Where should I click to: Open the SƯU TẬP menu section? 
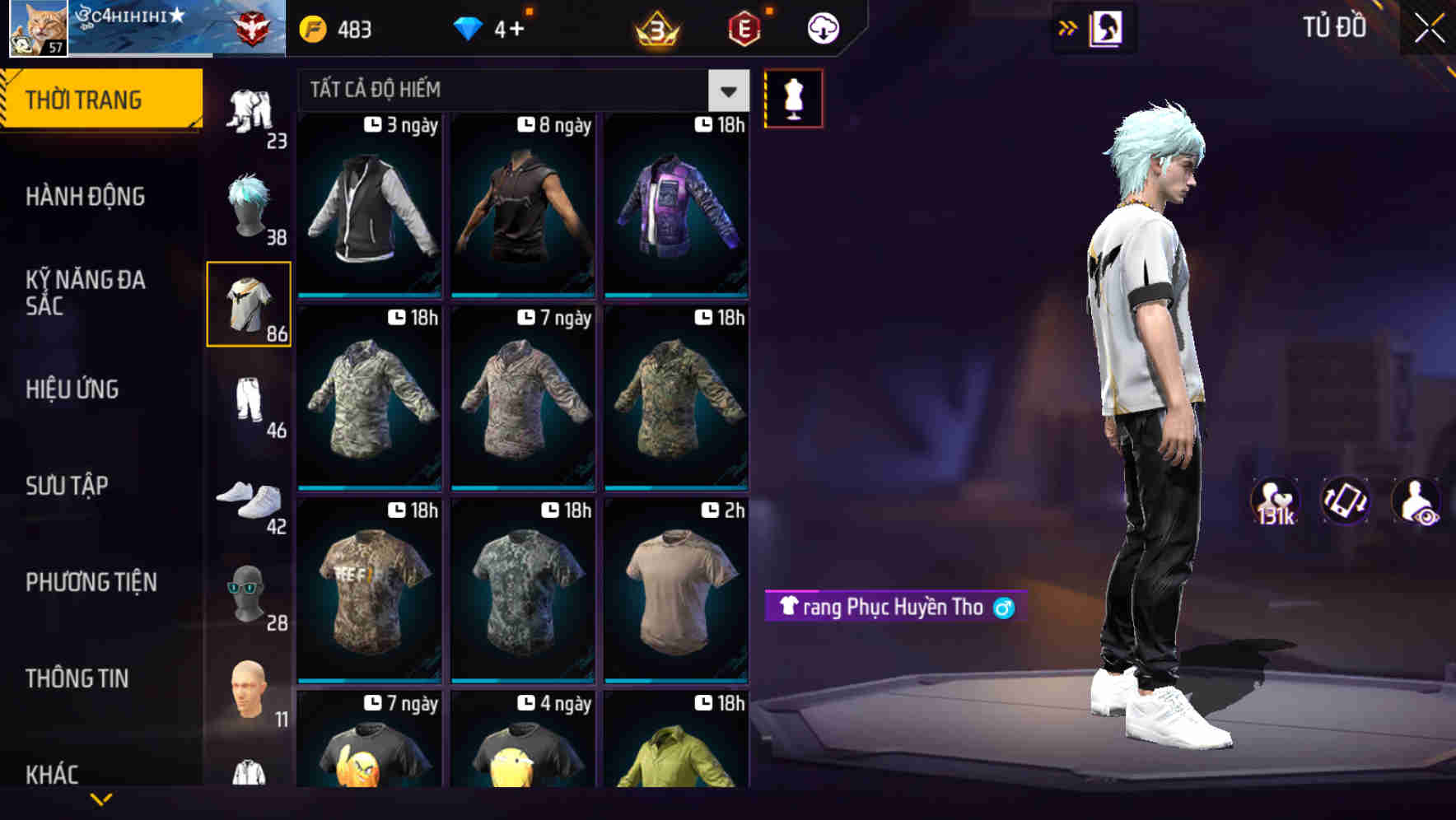pyautogui.click(x=68, y=486)
